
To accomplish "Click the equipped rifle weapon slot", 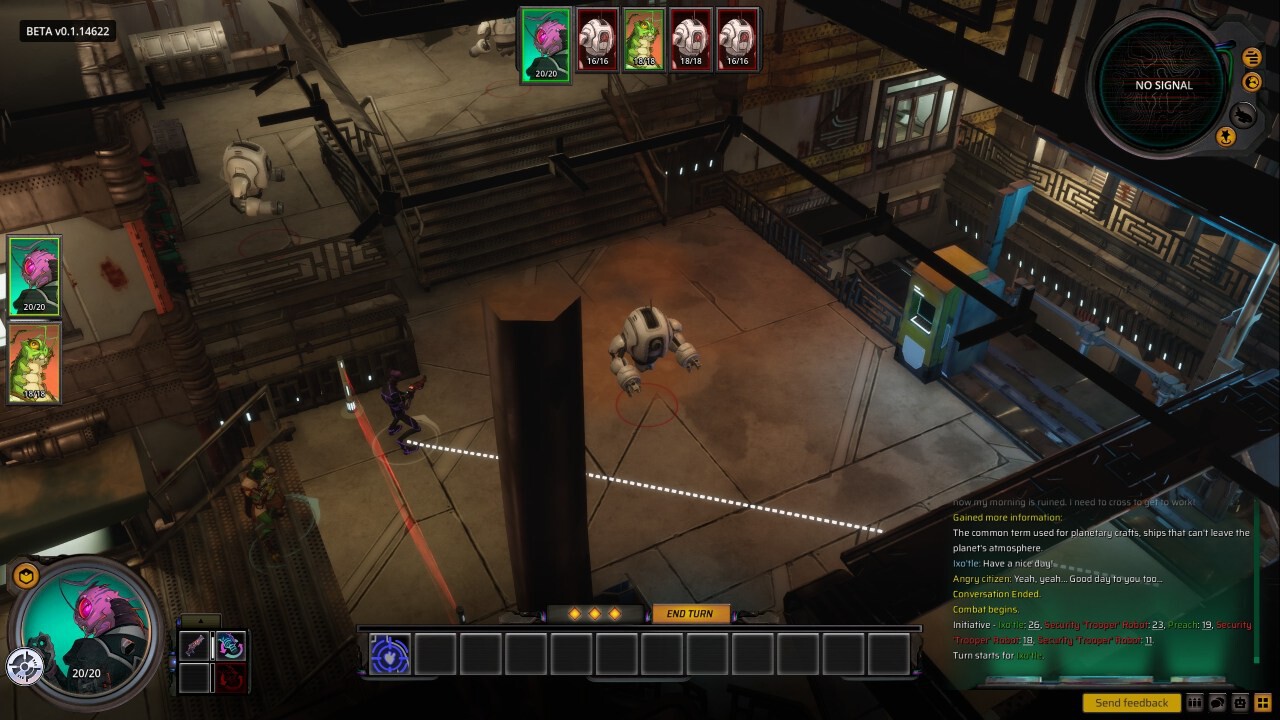I will click(195, 646).
